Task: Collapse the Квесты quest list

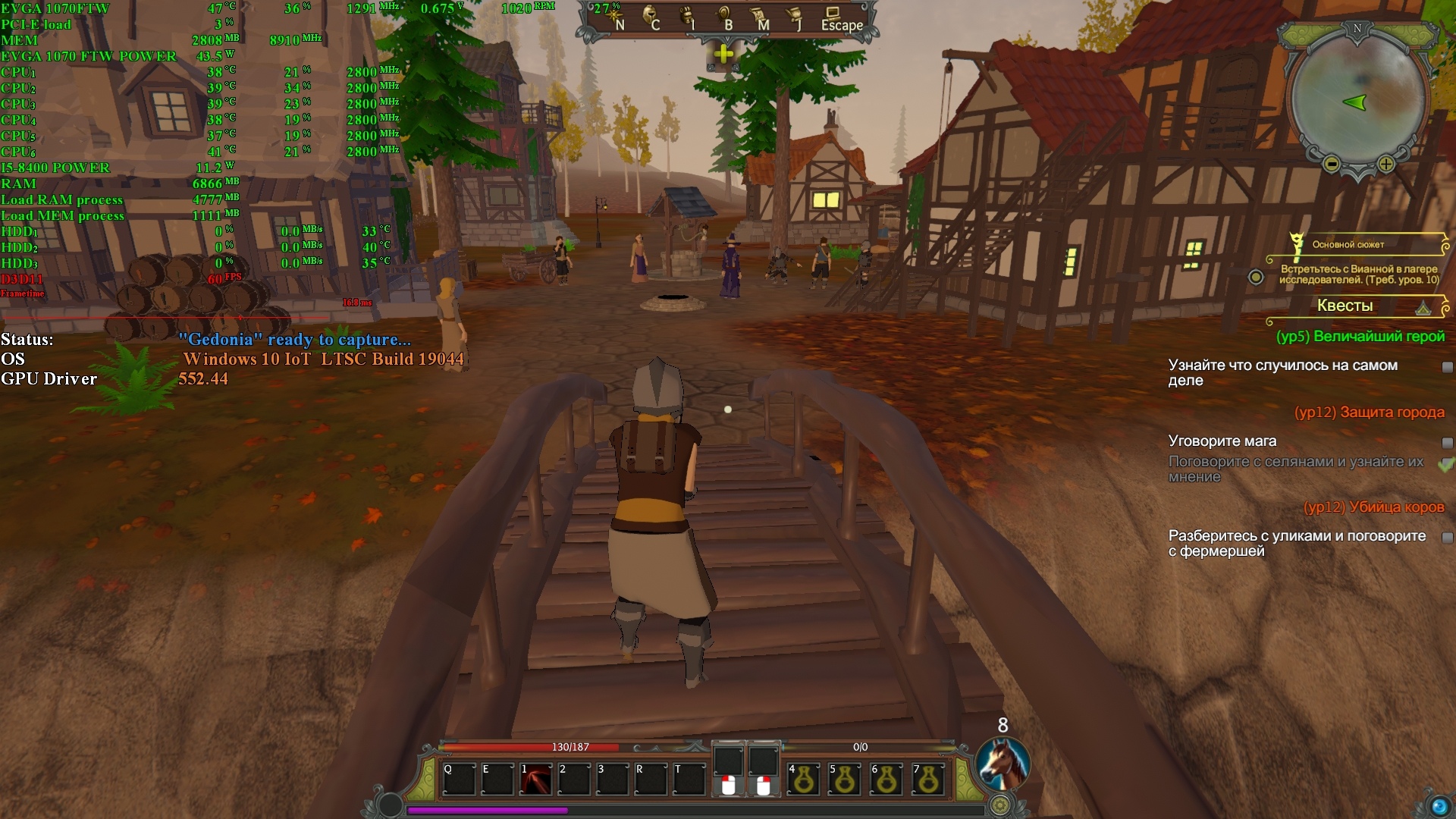Action: [1423, 307]
